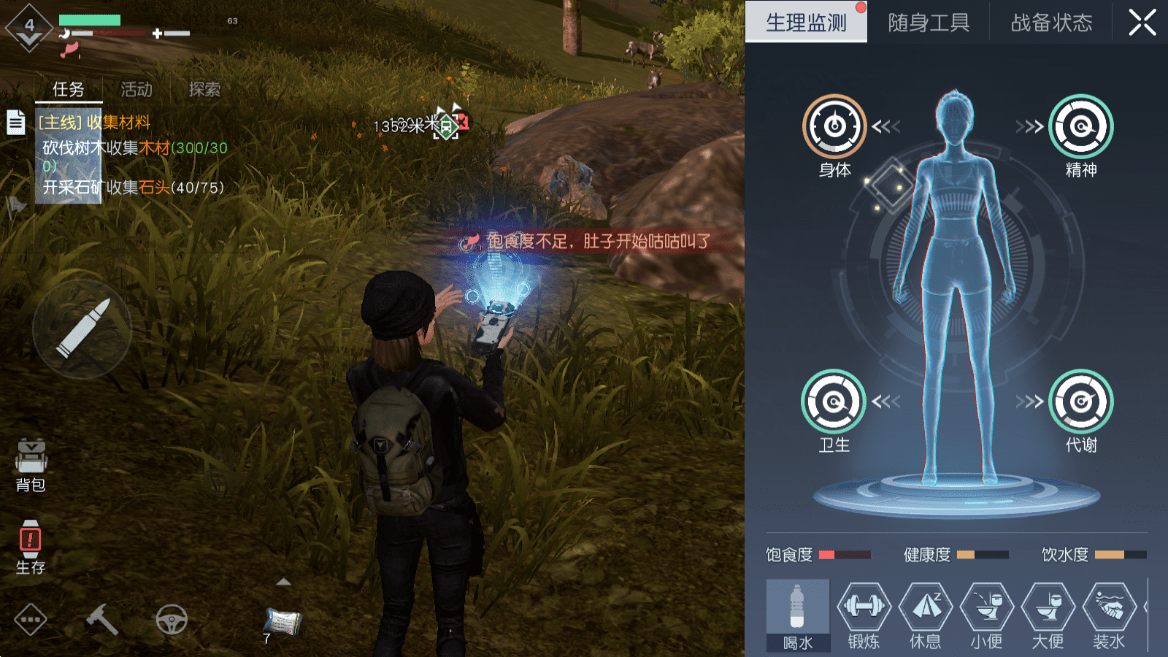Tap the 身体 body status gauge

834,128
